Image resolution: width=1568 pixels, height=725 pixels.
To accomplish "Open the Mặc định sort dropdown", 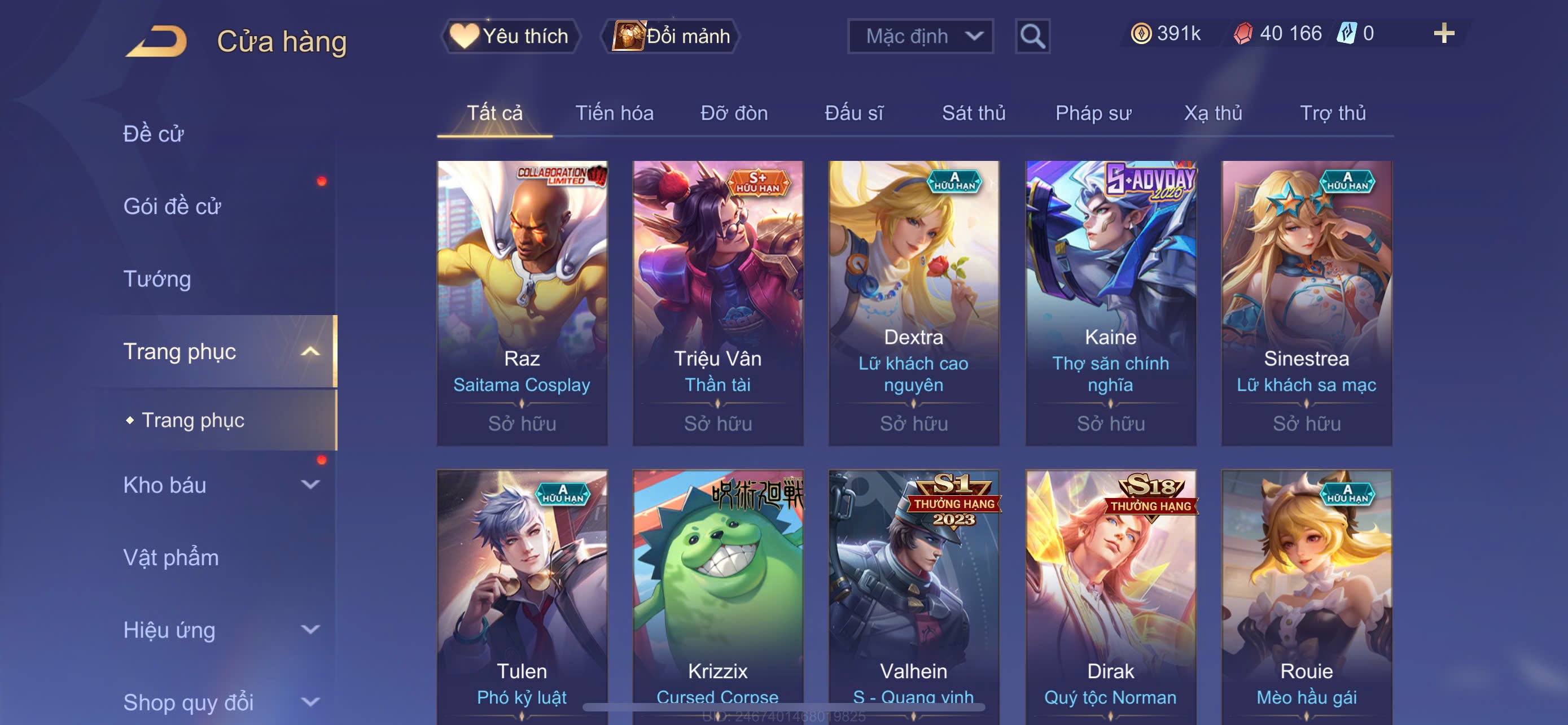I will 919,36.
